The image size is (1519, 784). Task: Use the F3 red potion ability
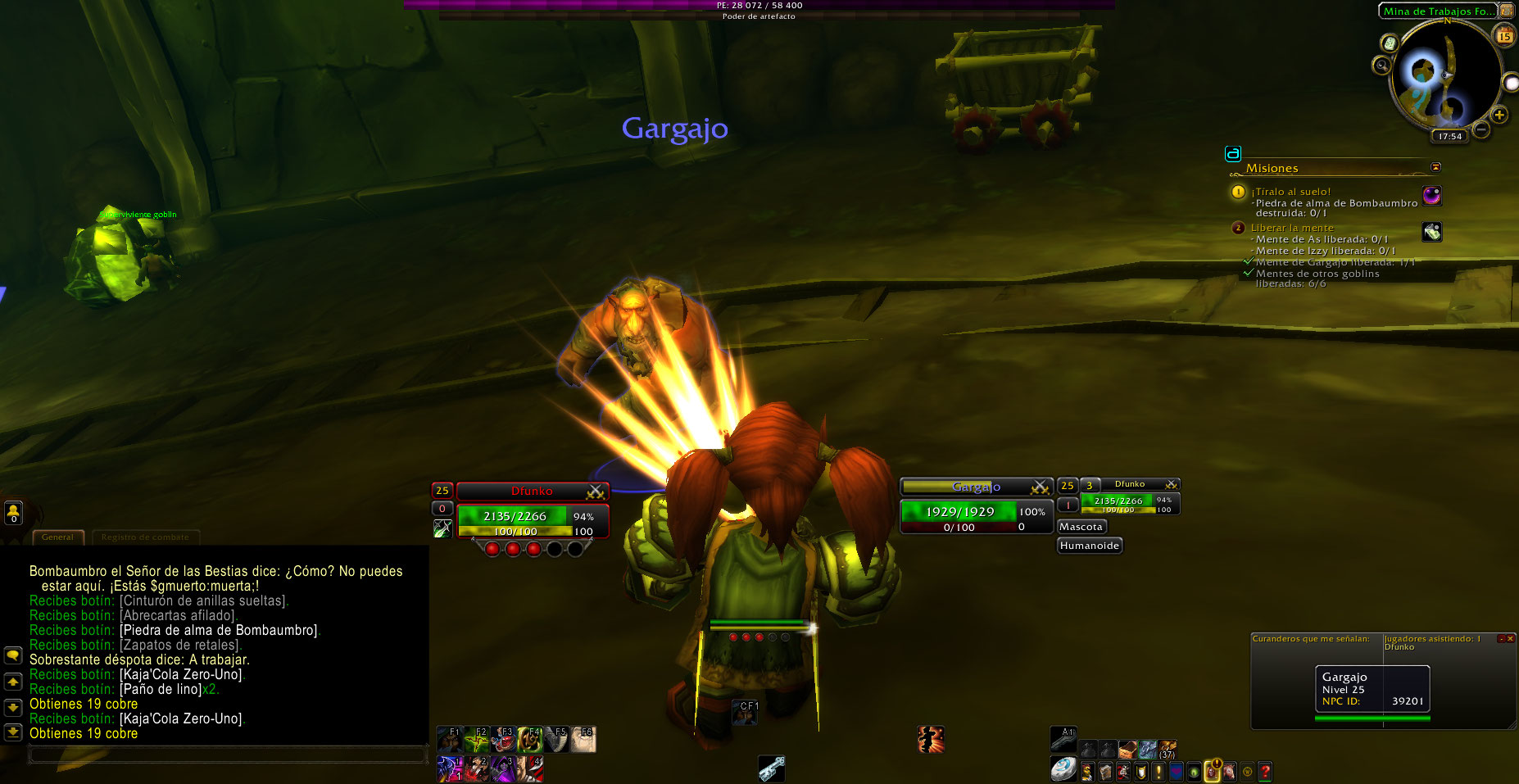pyautogui.click(x=502, y=740)
